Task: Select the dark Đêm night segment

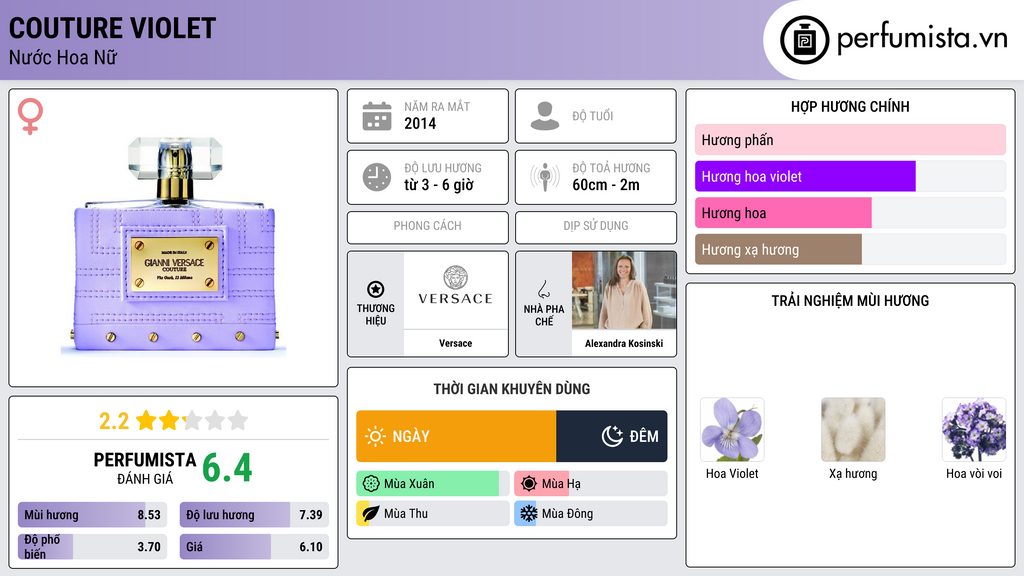Action: tap(612, 436)
